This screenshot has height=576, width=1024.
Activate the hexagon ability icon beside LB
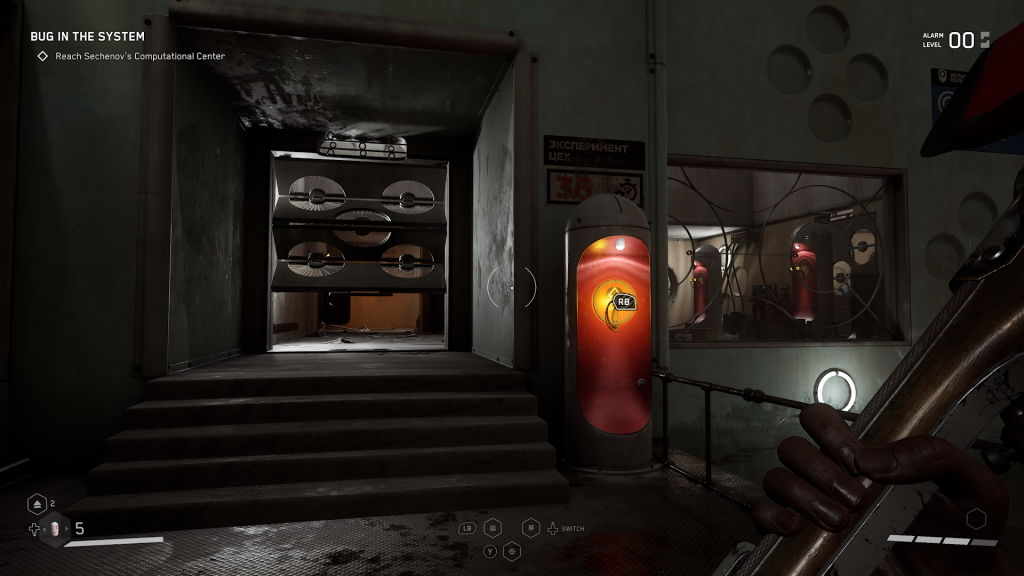[x=493, y=527]
